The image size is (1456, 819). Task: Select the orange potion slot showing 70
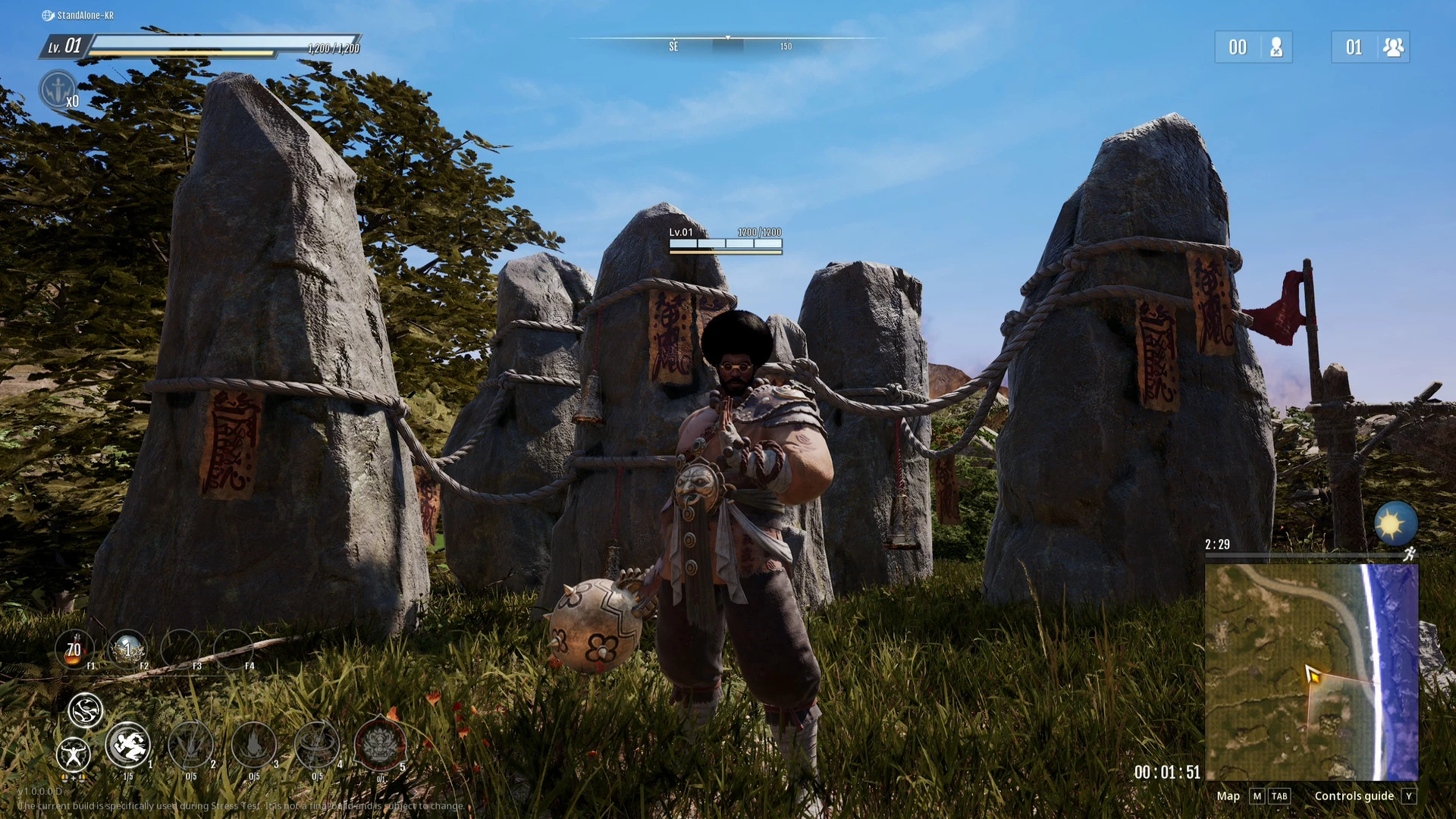pyautogui.click(x=74, y=650)
